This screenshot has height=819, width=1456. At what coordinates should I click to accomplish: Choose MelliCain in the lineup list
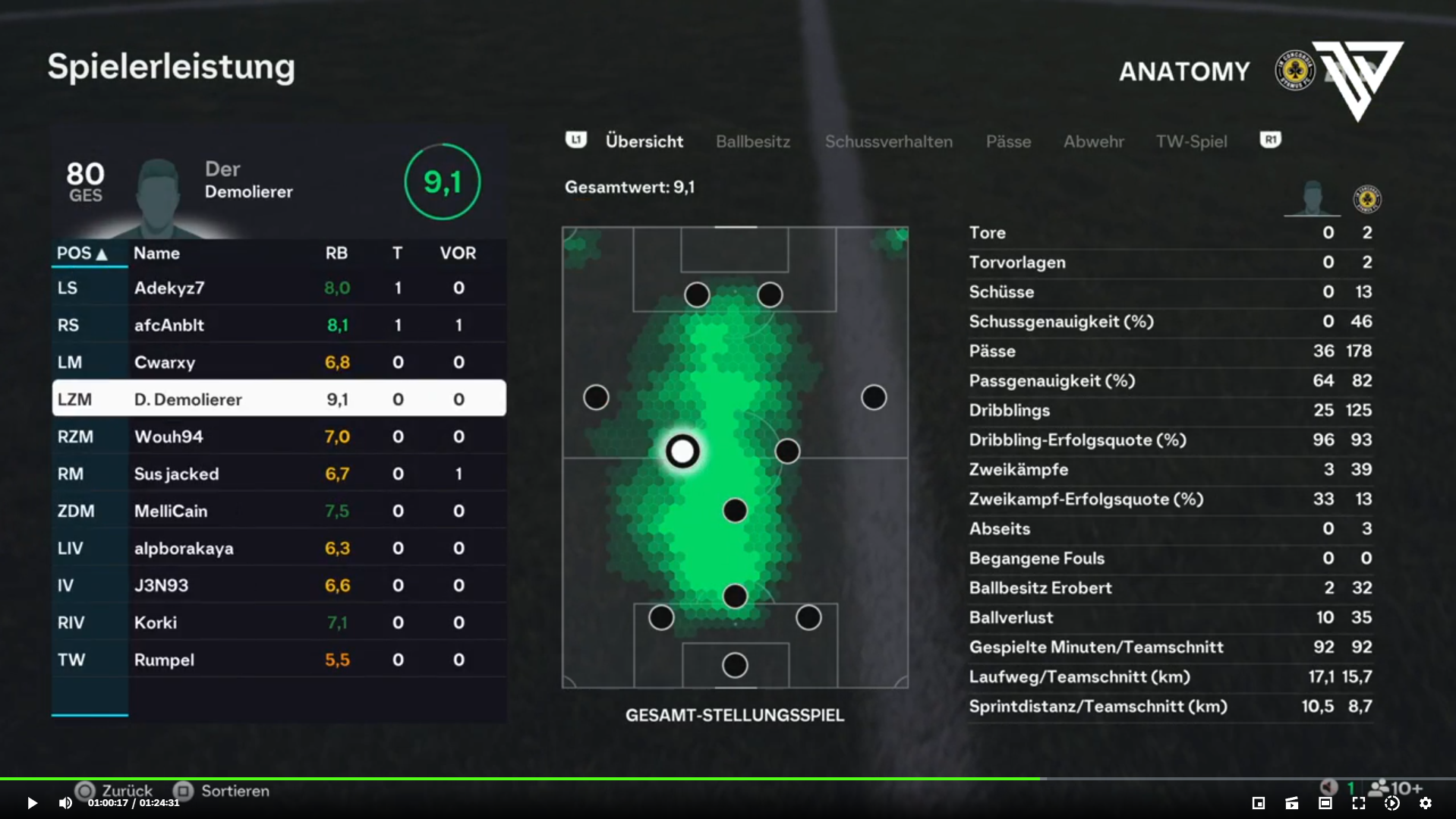(x=279, y=512)
